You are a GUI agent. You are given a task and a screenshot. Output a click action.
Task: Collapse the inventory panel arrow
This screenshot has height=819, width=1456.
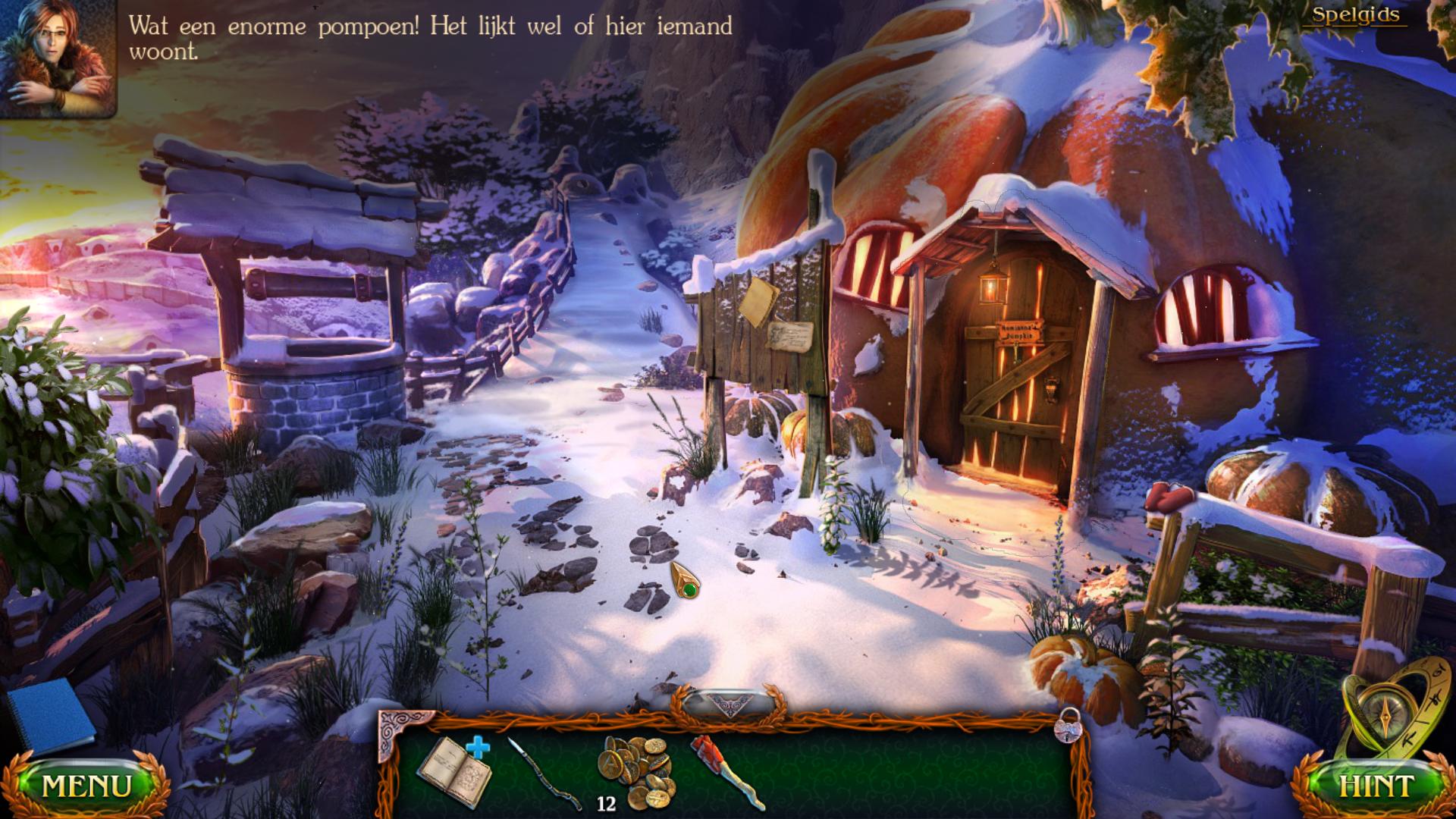point(729,704)
